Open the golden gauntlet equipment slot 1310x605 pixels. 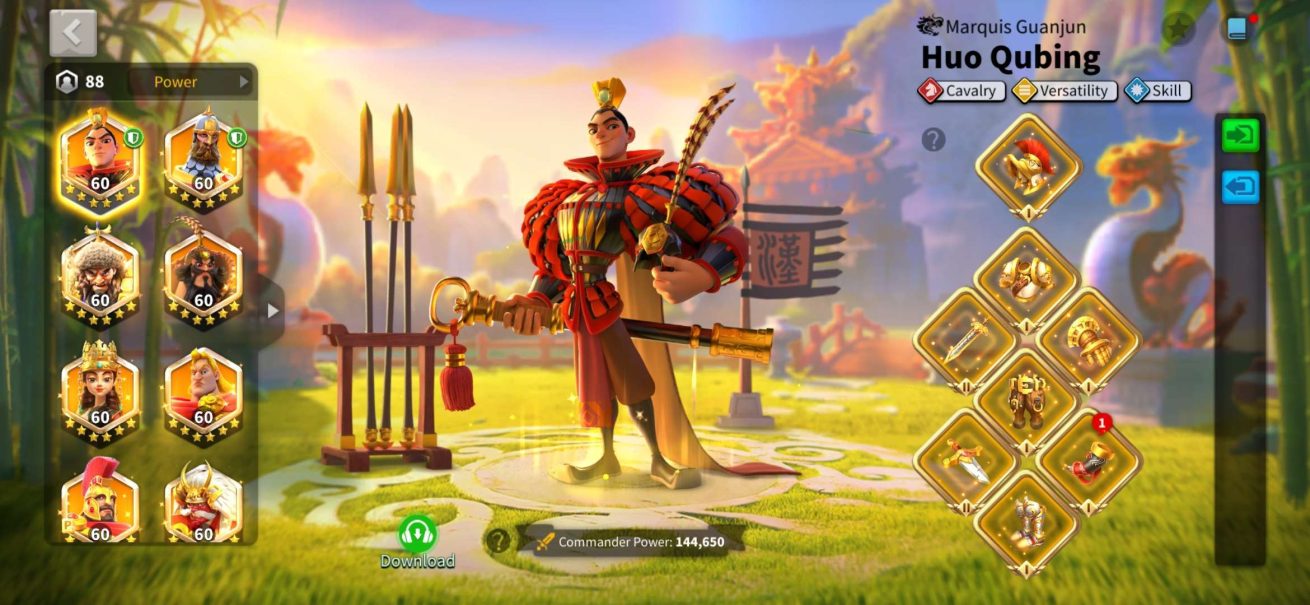pyautogui.click(x=1089, y=340)
